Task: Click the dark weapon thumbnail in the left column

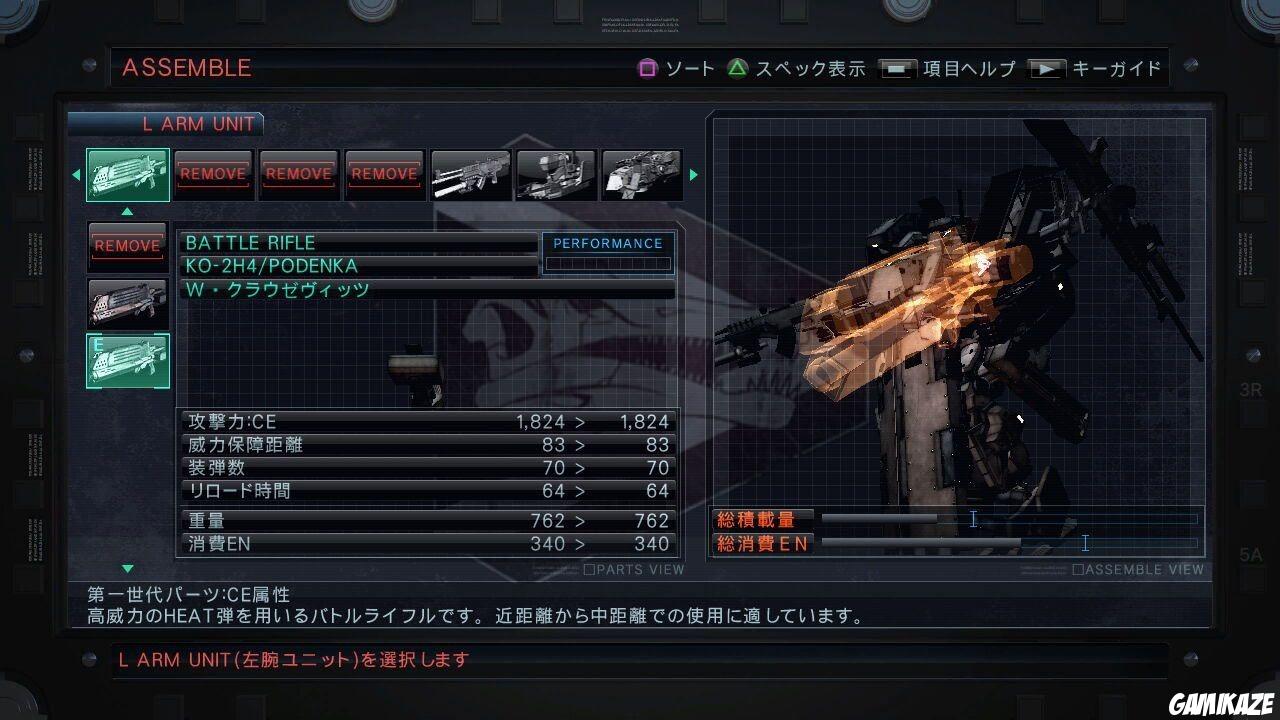Action: [127, 303]
